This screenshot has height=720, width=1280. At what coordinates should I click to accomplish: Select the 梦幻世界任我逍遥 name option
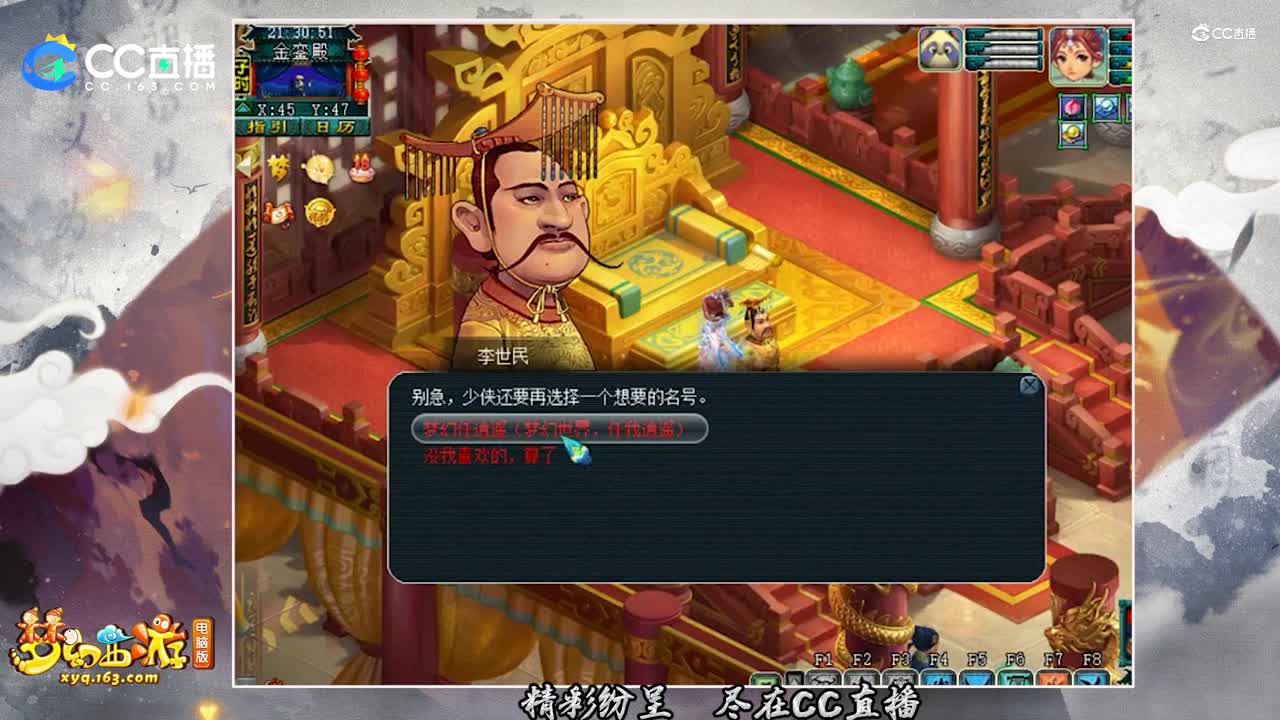(560, 430)
